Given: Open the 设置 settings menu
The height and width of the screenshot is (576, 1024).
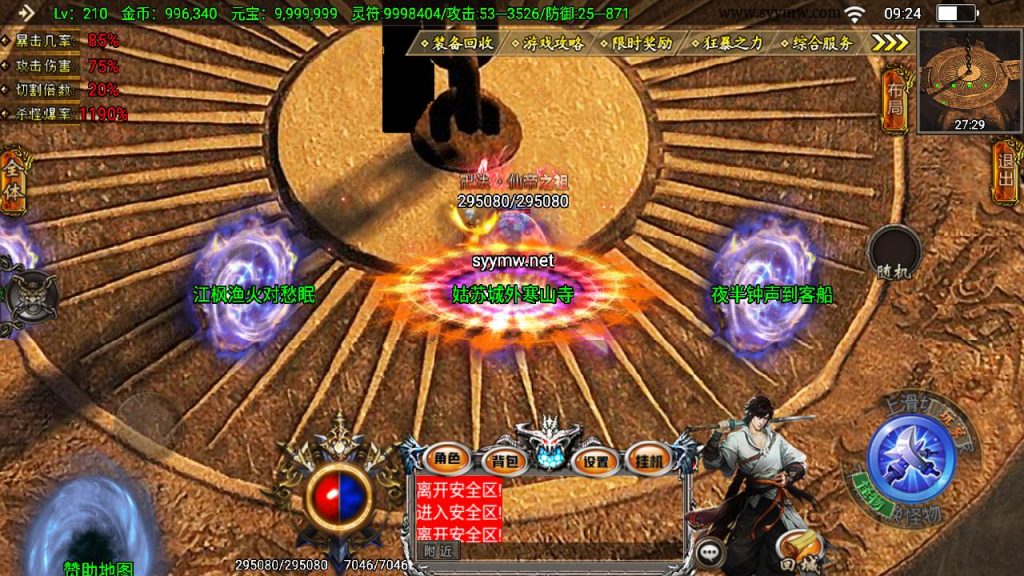Looking at the screenshot, I should 597,460.
